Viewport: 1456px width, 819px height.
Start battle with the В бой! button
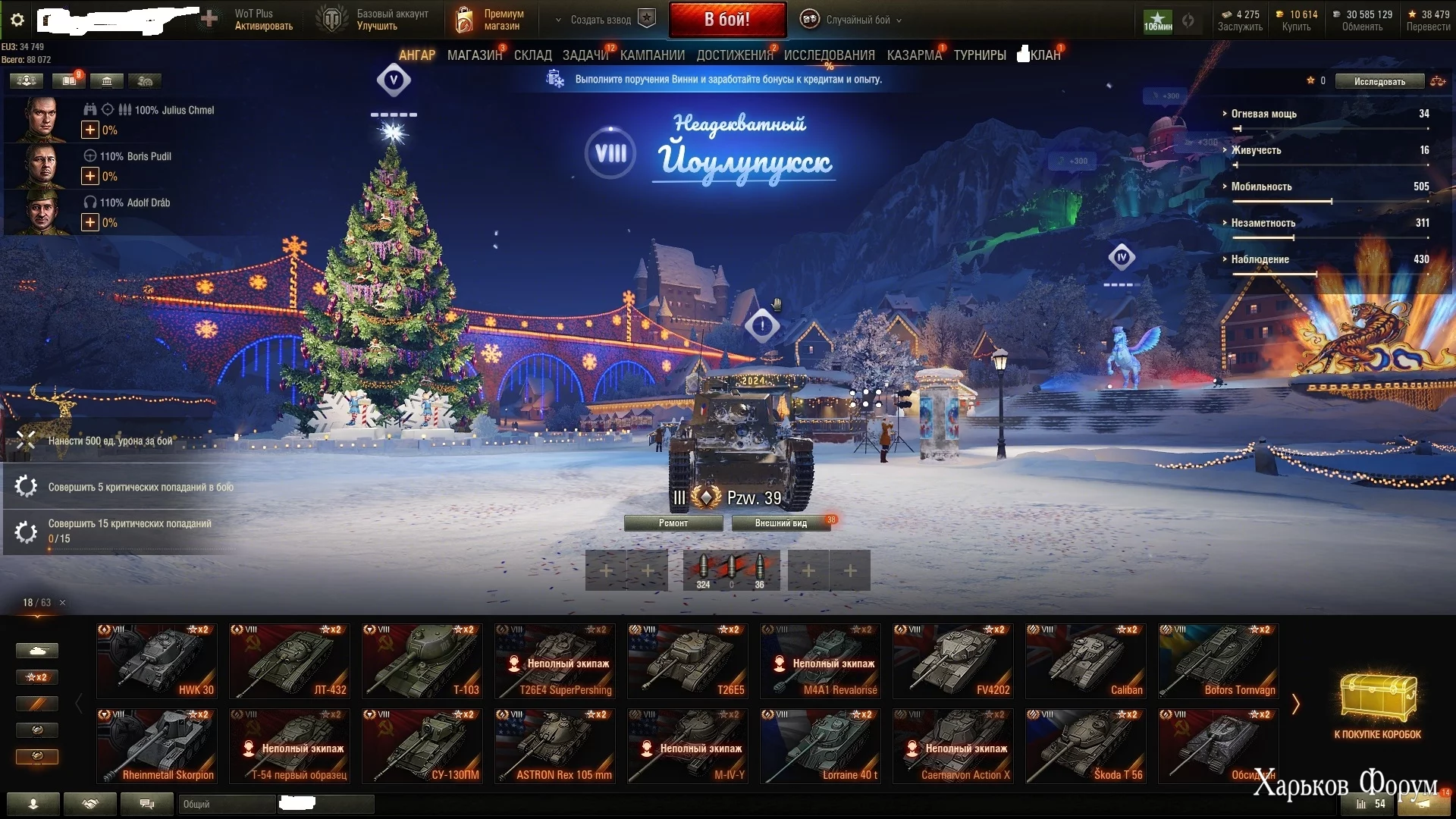726,20
